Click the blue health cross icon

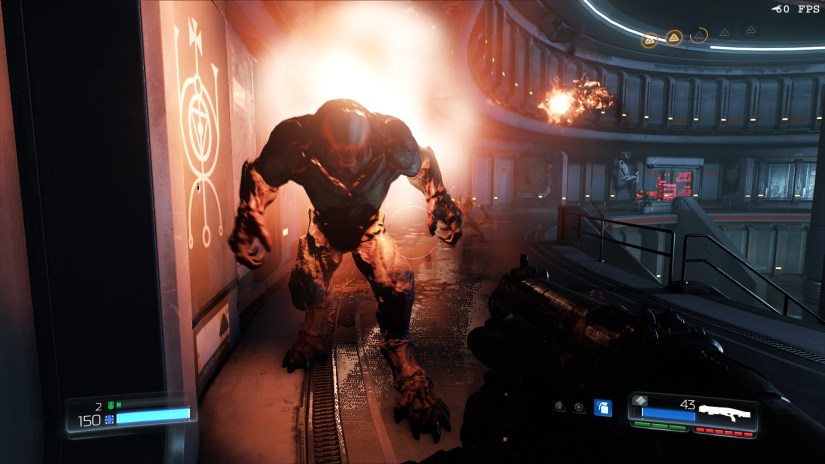109,421
